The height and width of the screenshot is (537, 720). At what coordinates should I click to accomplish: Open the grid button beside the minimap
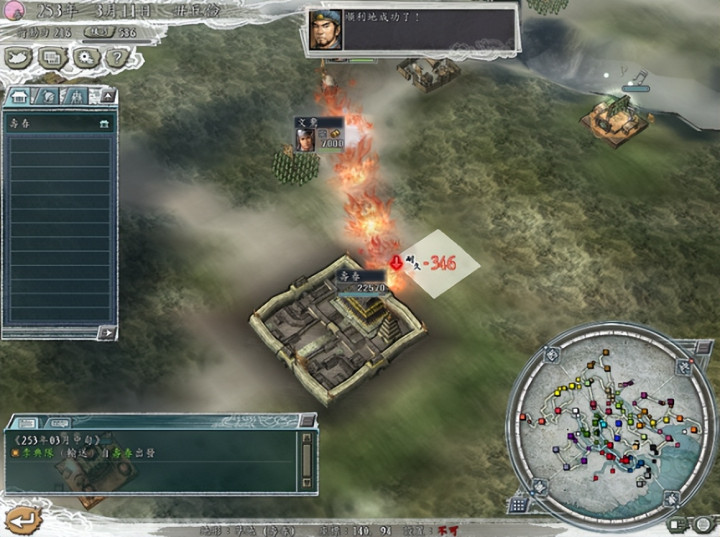pyautogui.click(x=518, y=505)
